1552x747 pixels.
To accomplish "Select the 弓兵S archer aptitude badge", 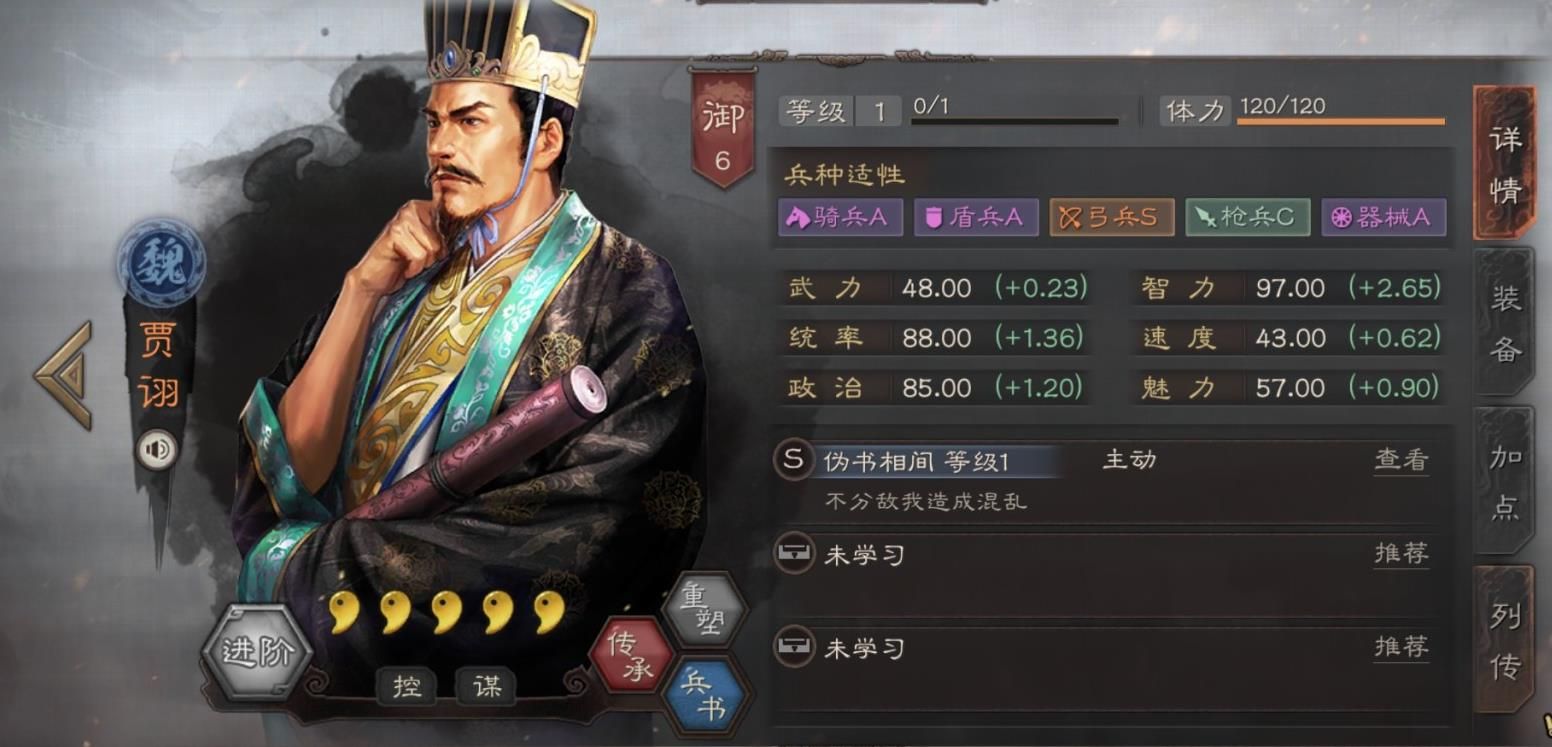I will click(1110, 216).
